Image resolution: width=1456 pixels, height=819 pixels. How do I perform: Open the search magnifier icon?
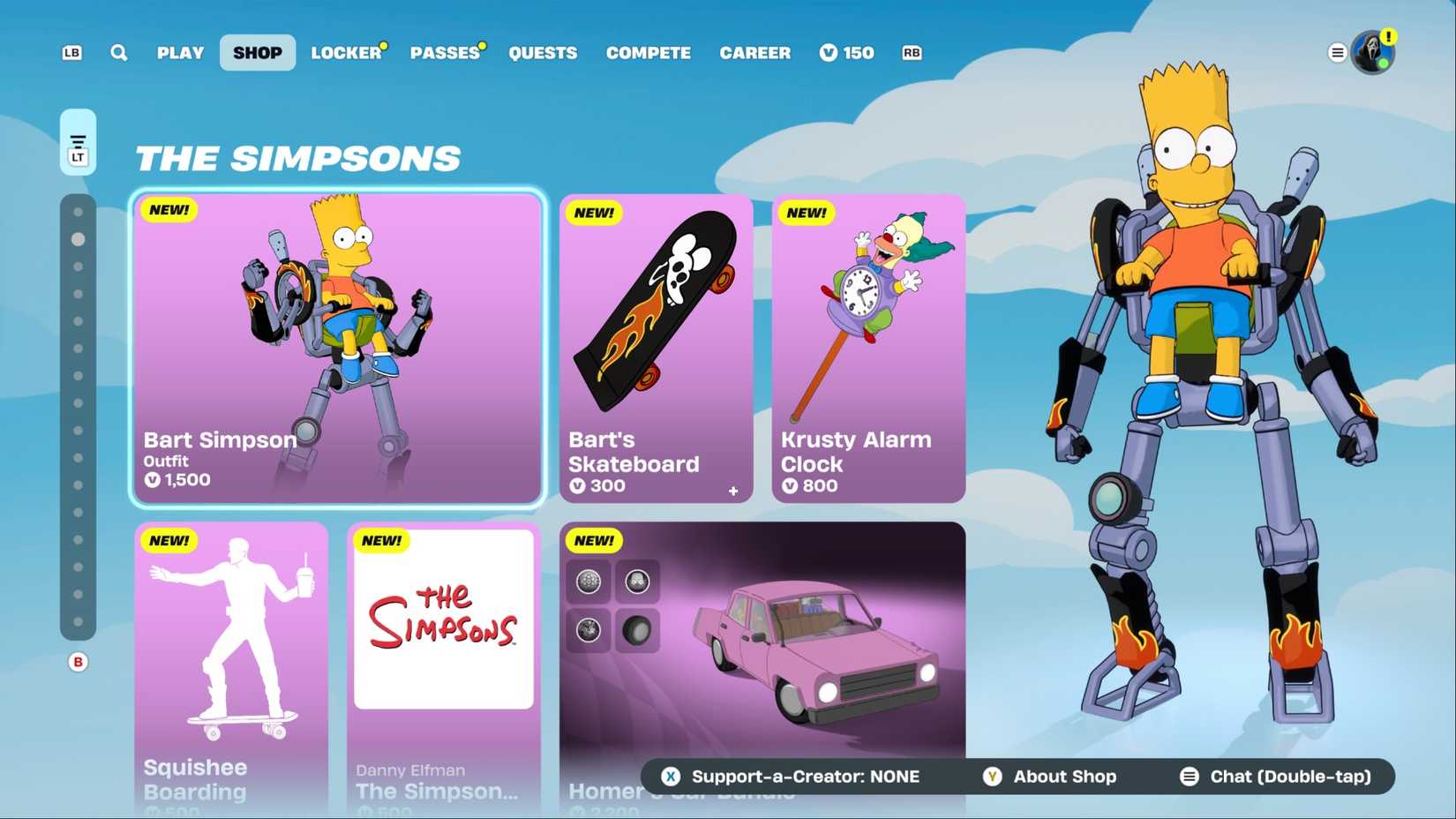(x=118, y=52)
